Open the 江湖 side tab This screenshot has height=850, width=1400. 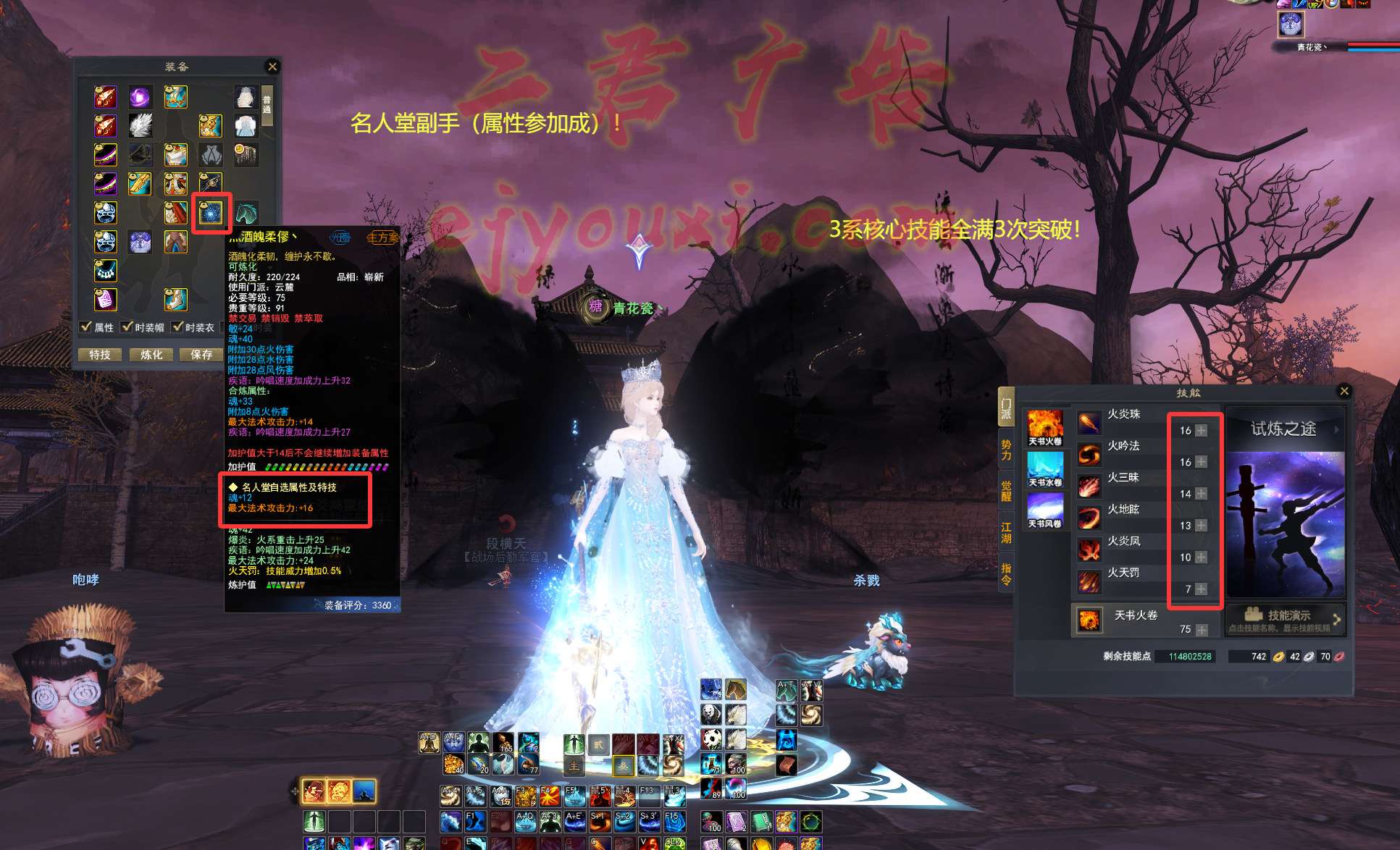point(1006,532)
